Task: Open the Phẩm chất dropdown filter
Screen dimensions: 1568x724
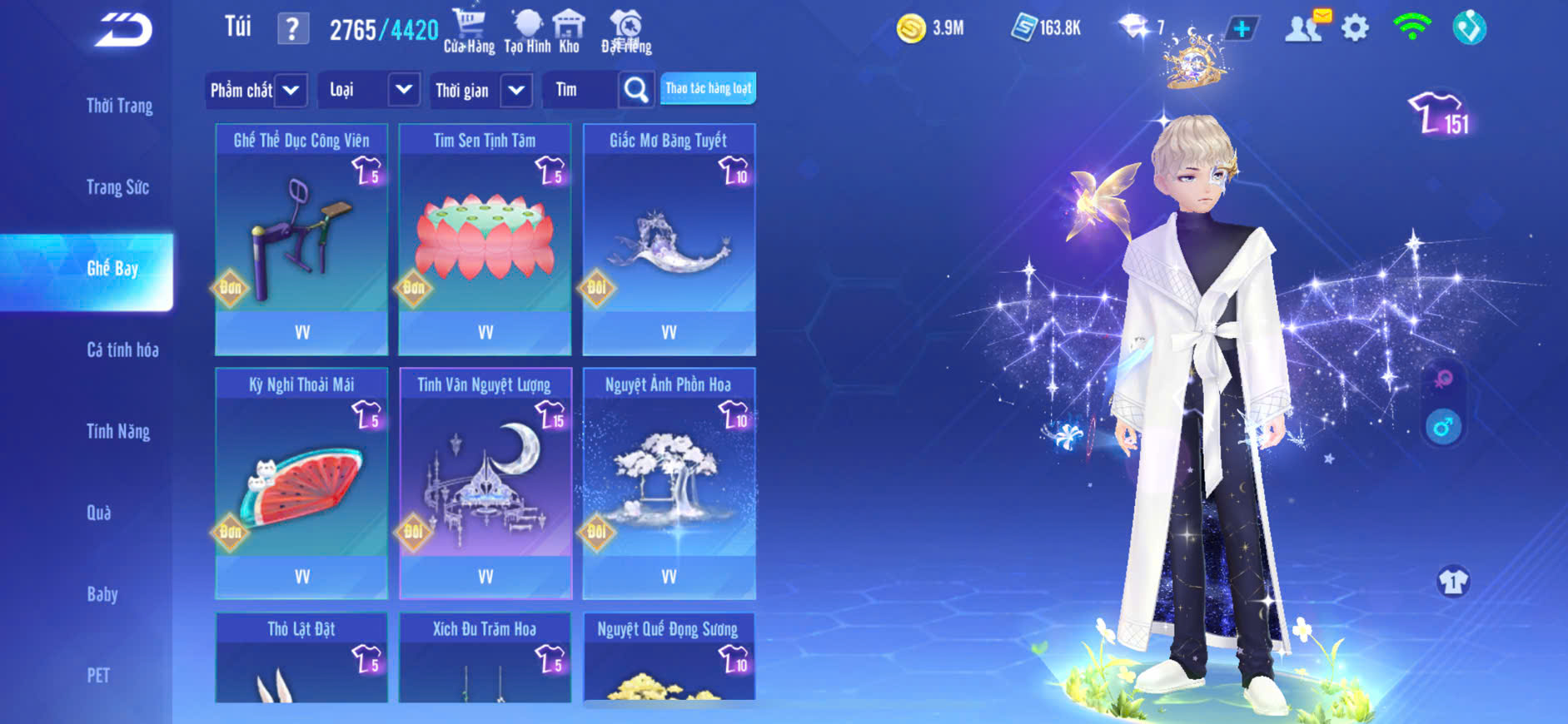Action: [x=256, y=90]
